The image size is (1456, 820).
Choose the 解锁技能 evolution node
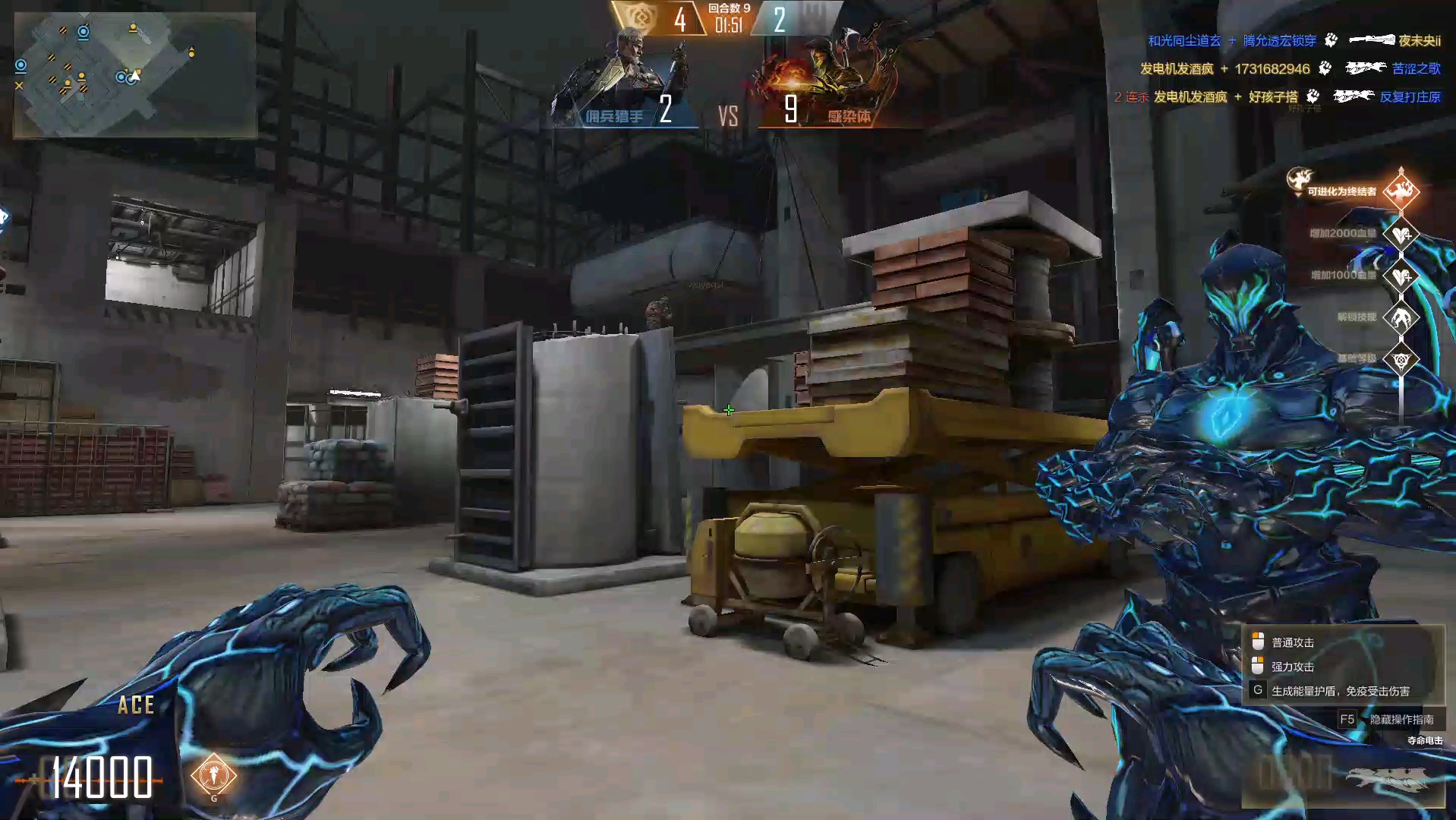pos(1401,317)
